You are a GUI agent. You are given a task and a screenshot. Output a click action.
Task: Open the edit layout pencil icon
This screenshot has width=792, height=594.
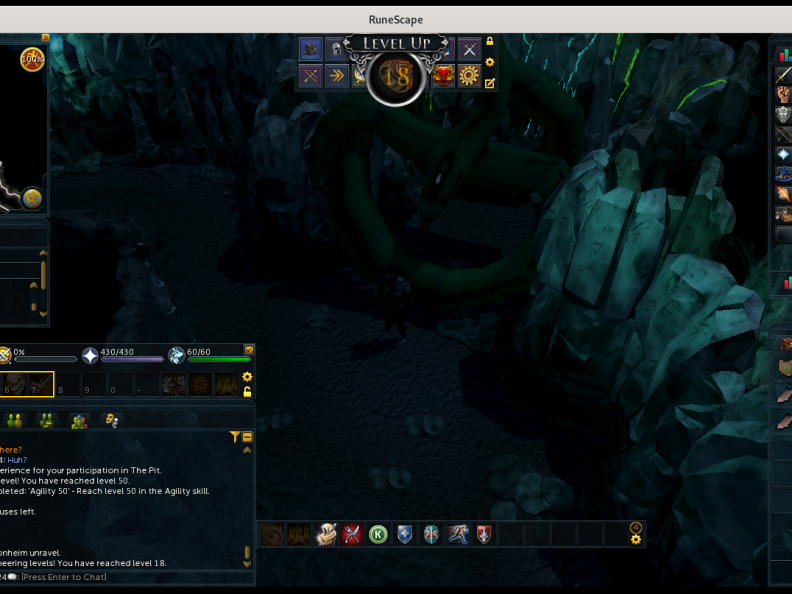pos(490,84)
